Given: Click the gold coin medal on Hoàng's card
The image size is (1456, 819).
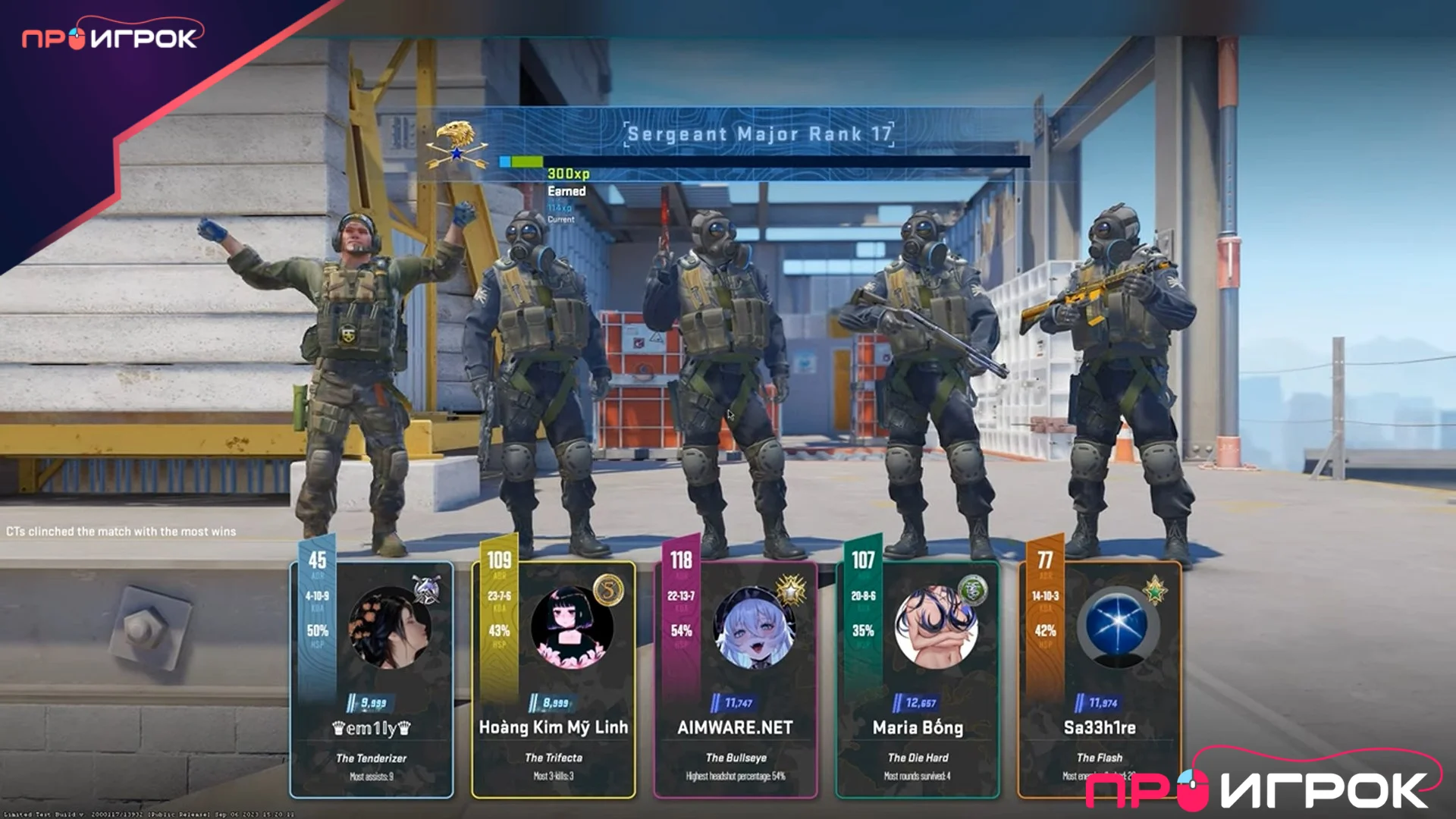Looking at the screenshot, I should click(x=608, y=589).
